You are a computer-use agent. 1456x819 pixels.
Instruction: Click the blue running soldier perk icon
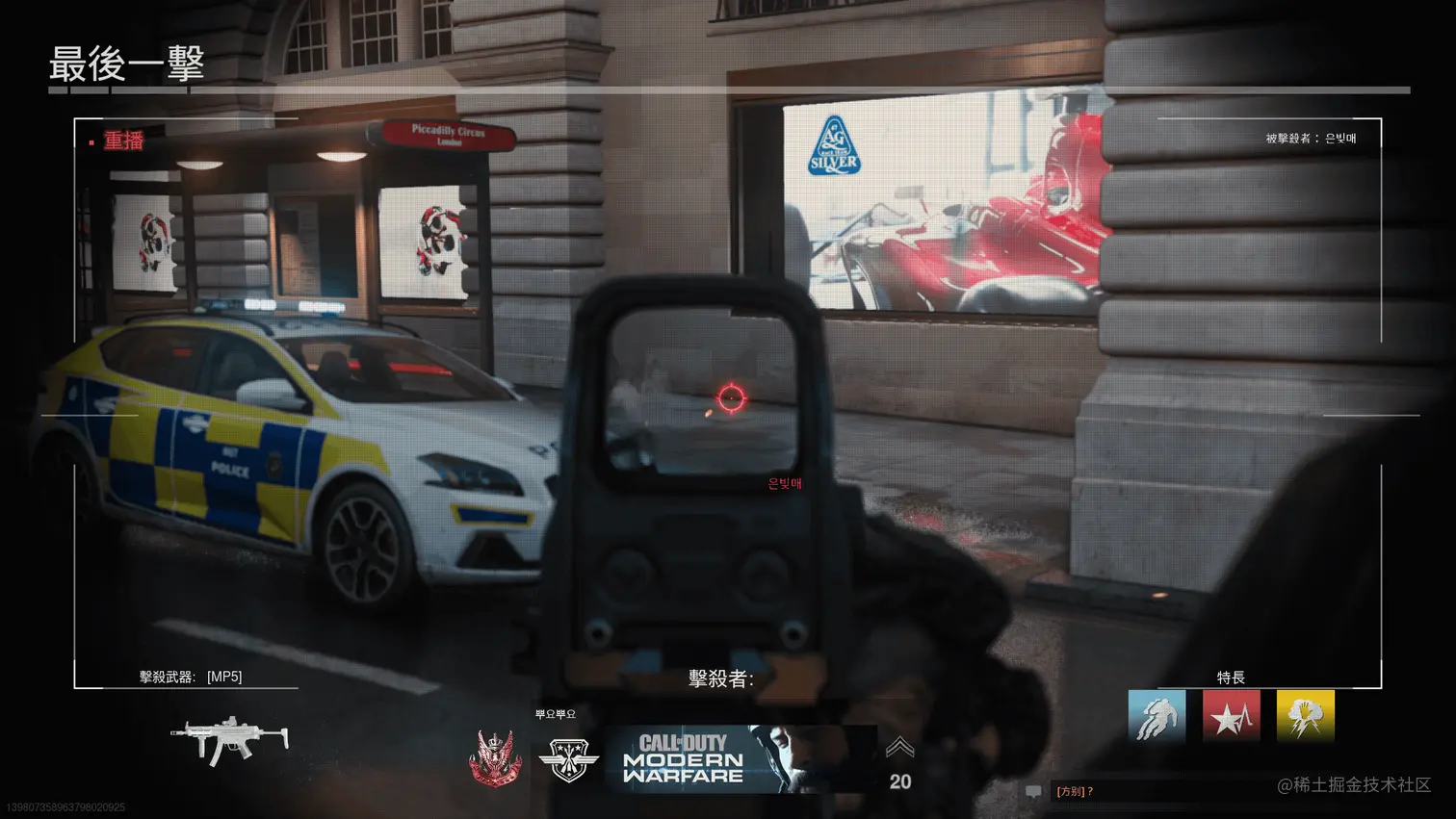[1157, 717]
